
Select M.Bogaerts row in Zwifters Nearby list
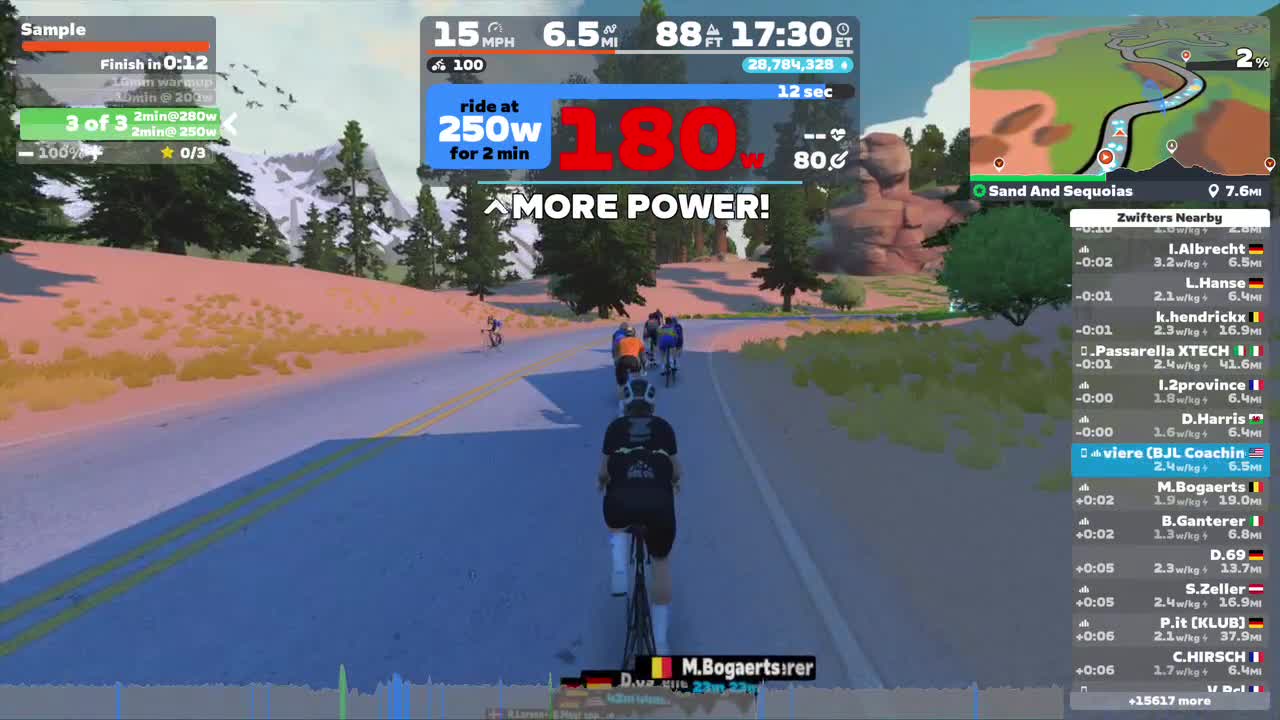click(x=1169, y=494)
